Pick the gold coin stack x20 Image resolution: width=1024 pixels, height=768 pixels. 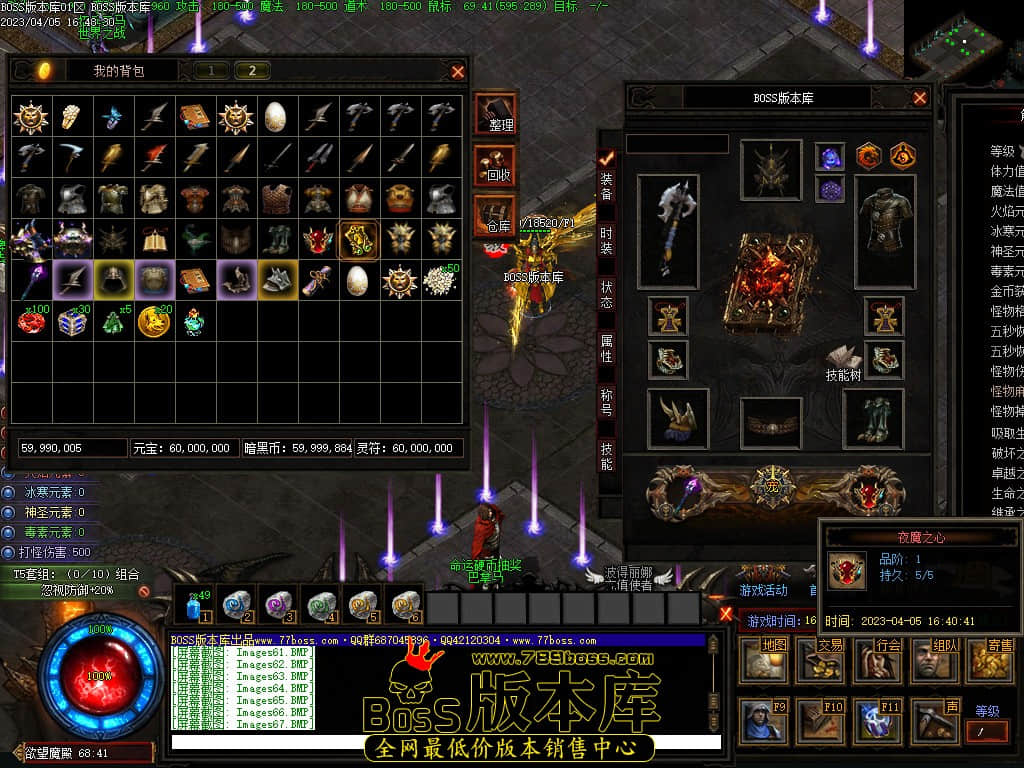pyautogui.click(x=153, y=321)
